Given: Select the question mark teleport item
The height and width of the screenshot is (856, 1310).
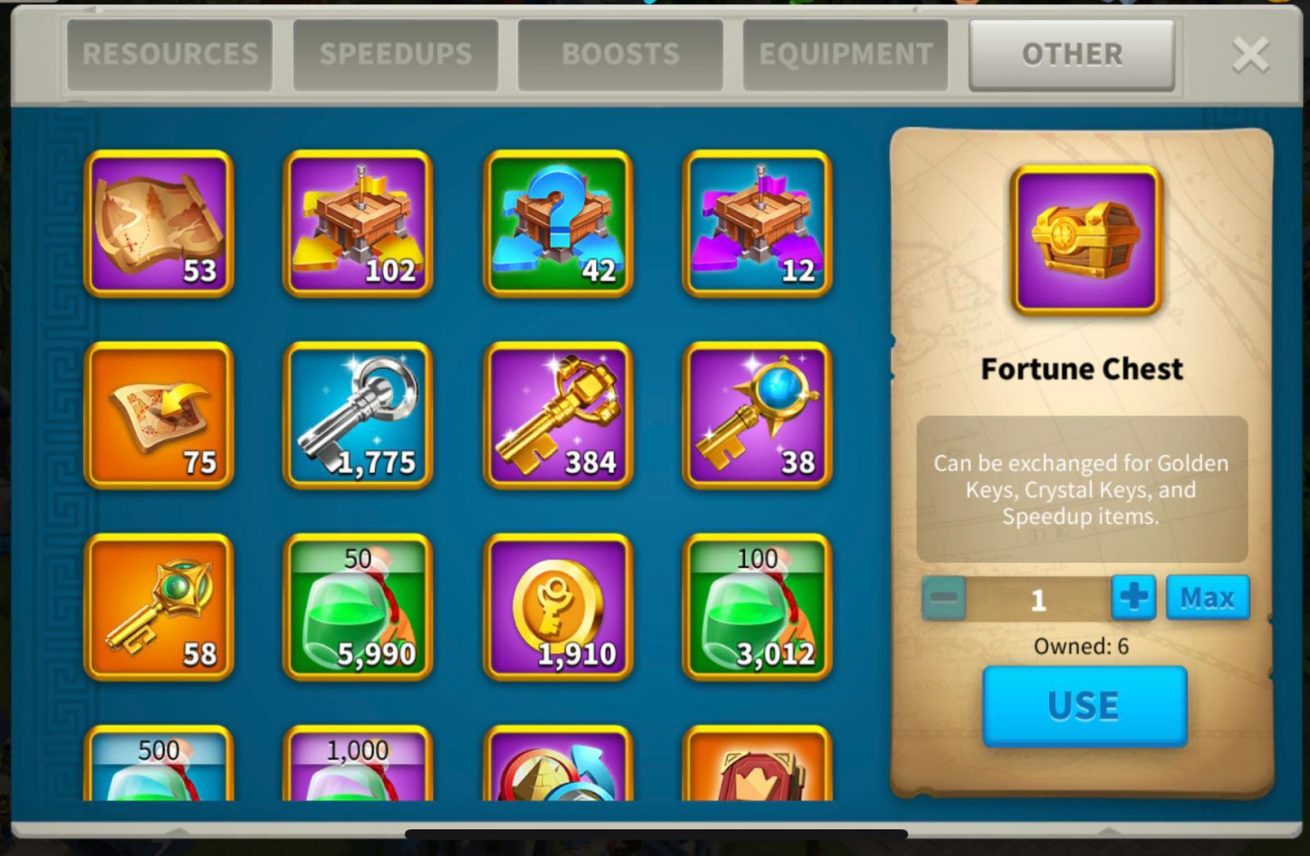Looking at the screenshot, I should click(x=558, y=223).
